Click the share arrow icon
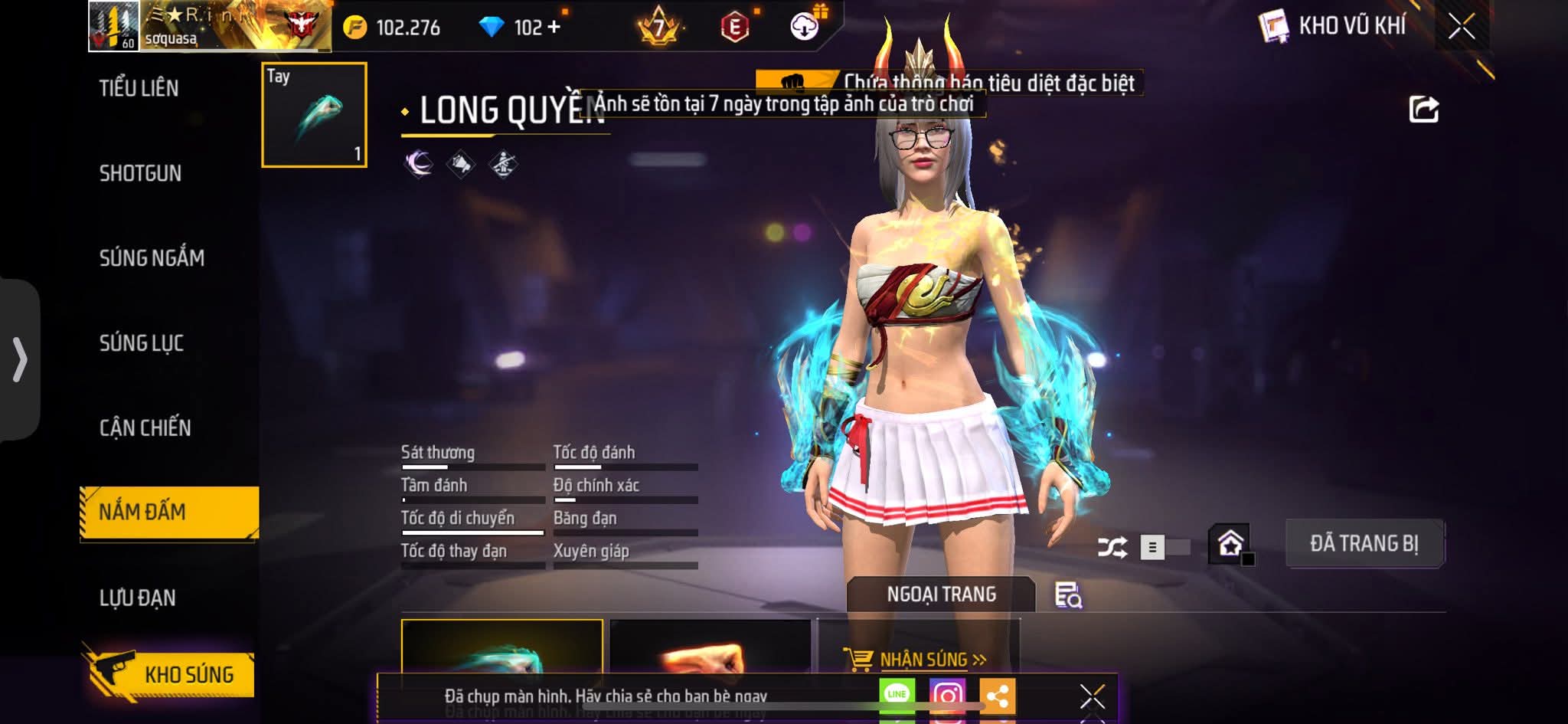This screenshot has width=1568, height=724. 1423,110
